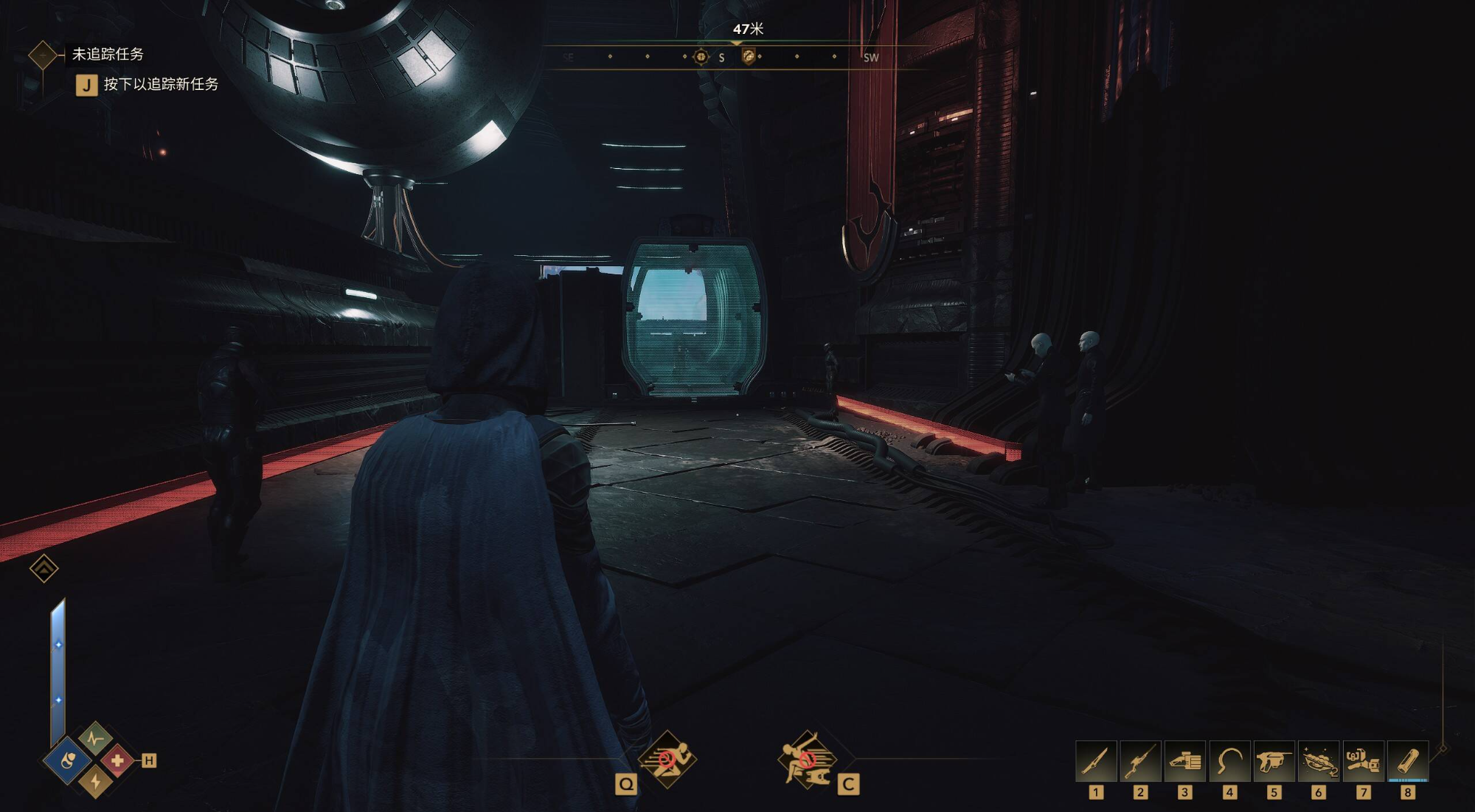The height and width of the screenshot is (812, 1475).
Task: Open the untracked quest tracker diamond
Action: (43, 55)
